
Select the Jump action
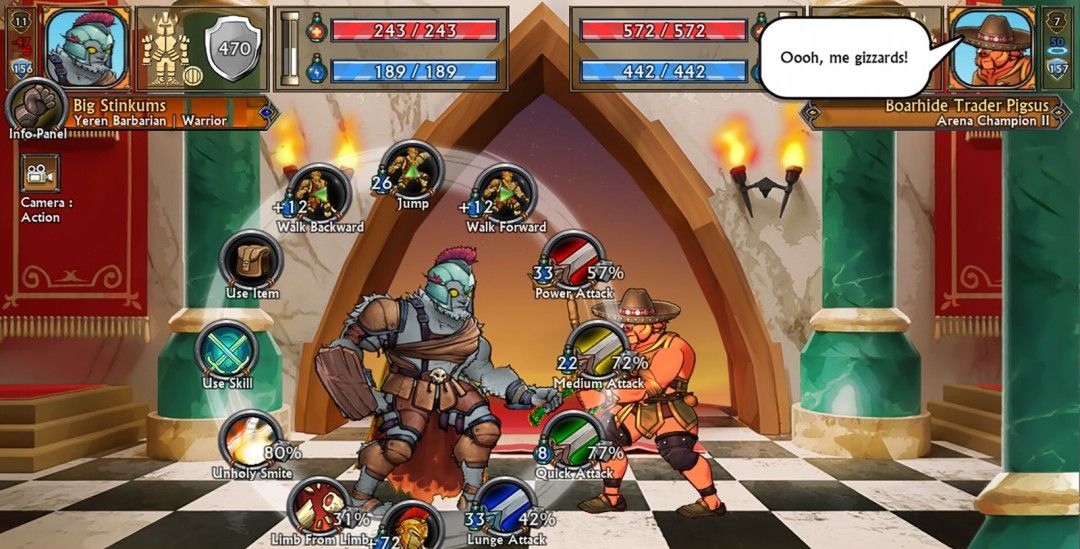click(x=411, y=170)
